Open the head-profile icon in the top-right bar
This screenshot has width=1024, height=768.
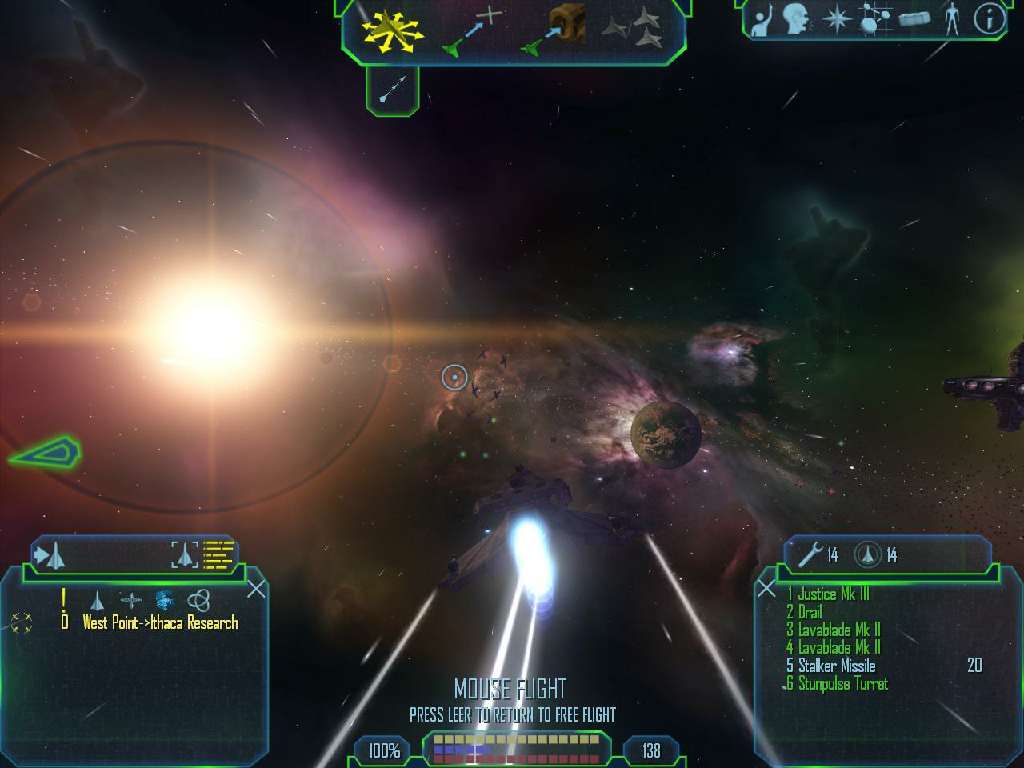point(797,18)
